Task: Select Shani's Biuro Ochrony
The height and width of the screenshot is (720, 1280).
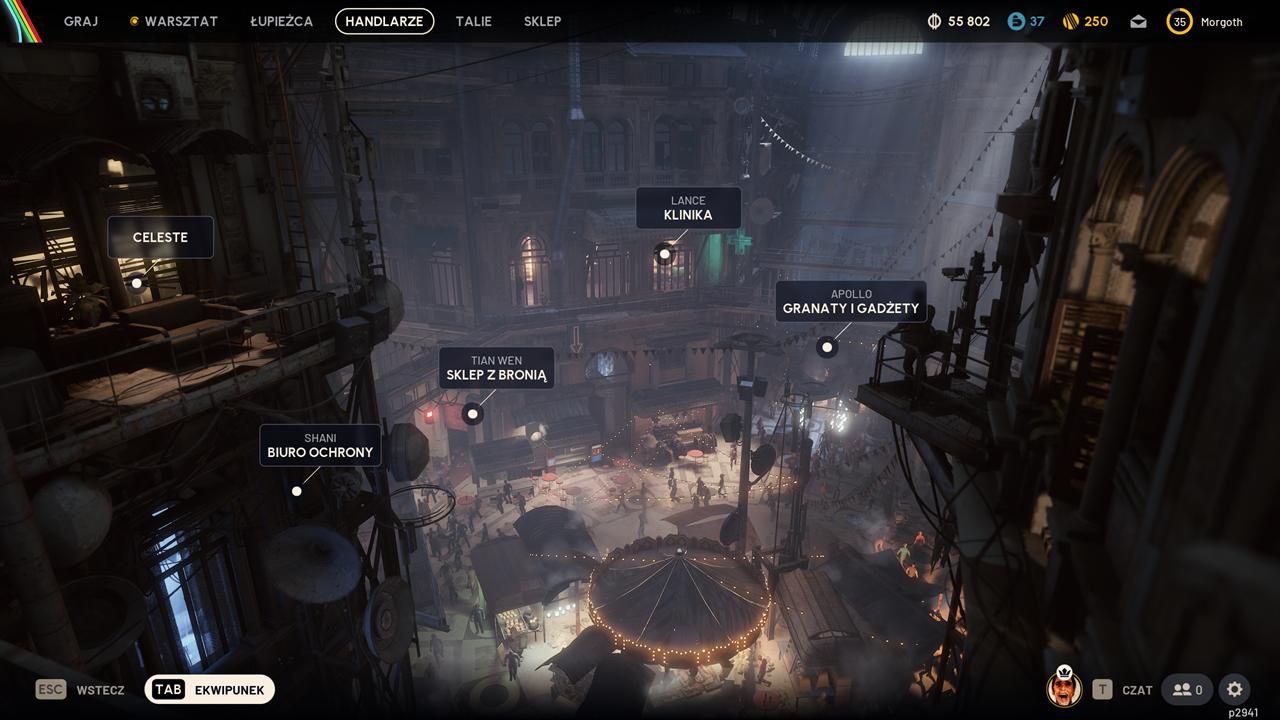Action: [320, 446]
